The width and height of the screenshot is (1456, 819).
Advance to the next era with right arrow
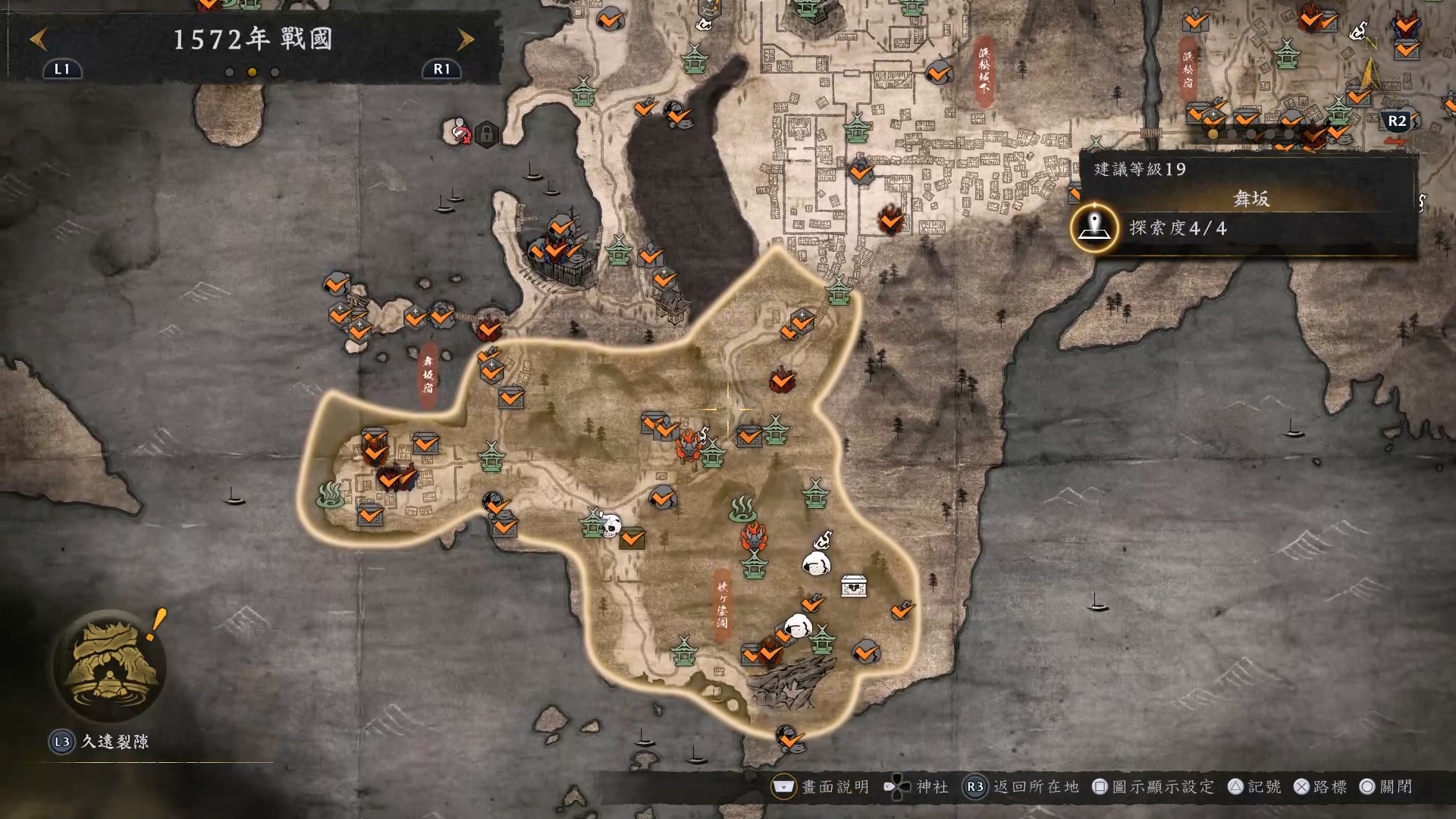point(466,39)
